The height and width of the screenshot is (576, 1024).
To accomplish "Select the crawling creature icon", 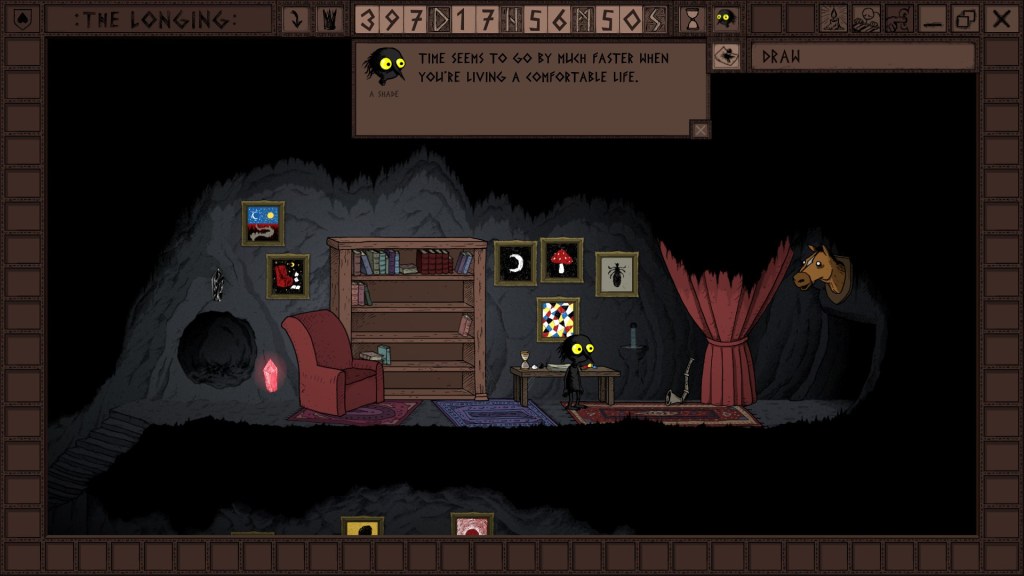I will tap(898, 19).
